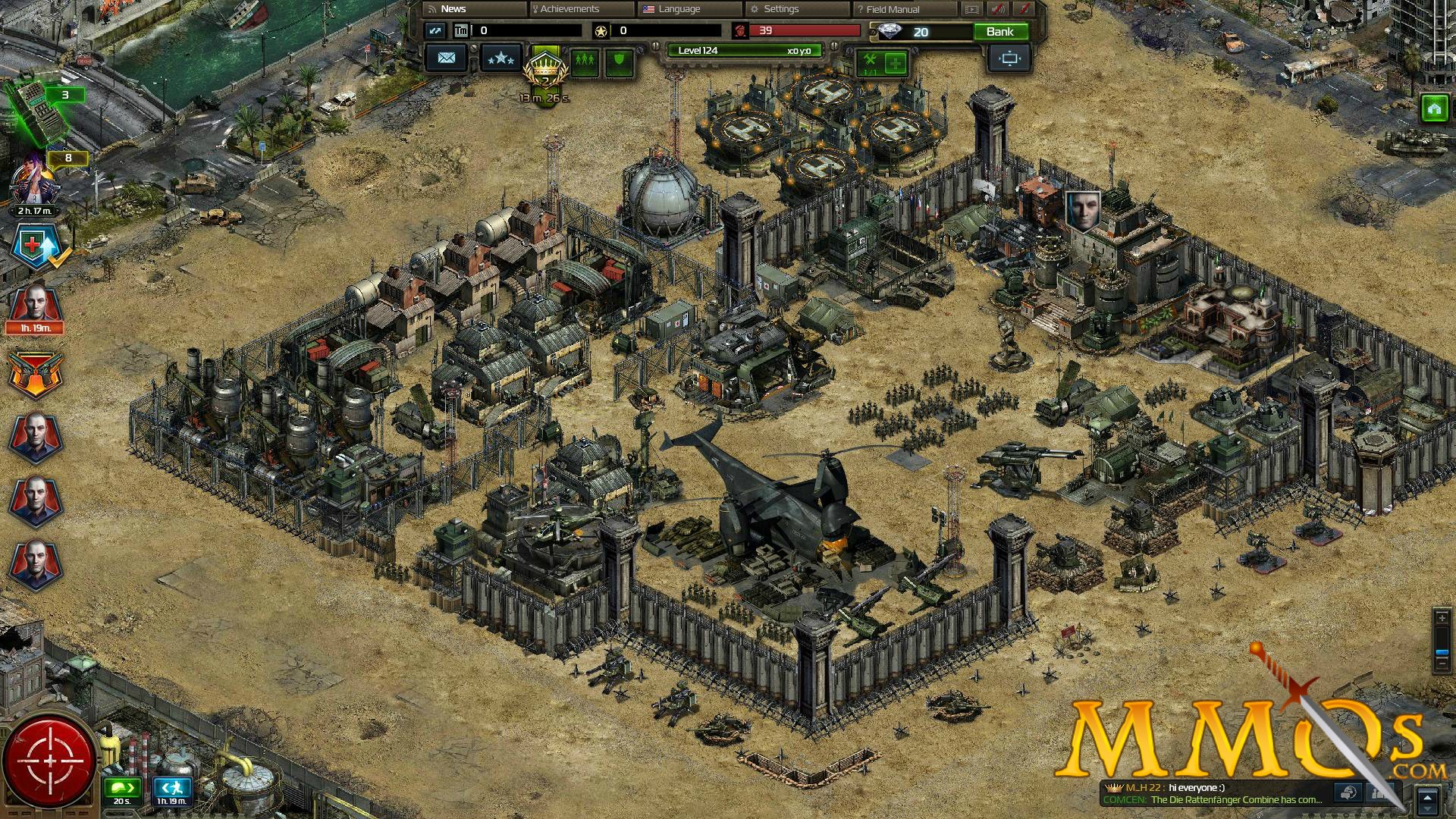The height and width of the screenshot is (819, 1456).
Task: Add a builder with the green plus
Action: pos(896,63)
